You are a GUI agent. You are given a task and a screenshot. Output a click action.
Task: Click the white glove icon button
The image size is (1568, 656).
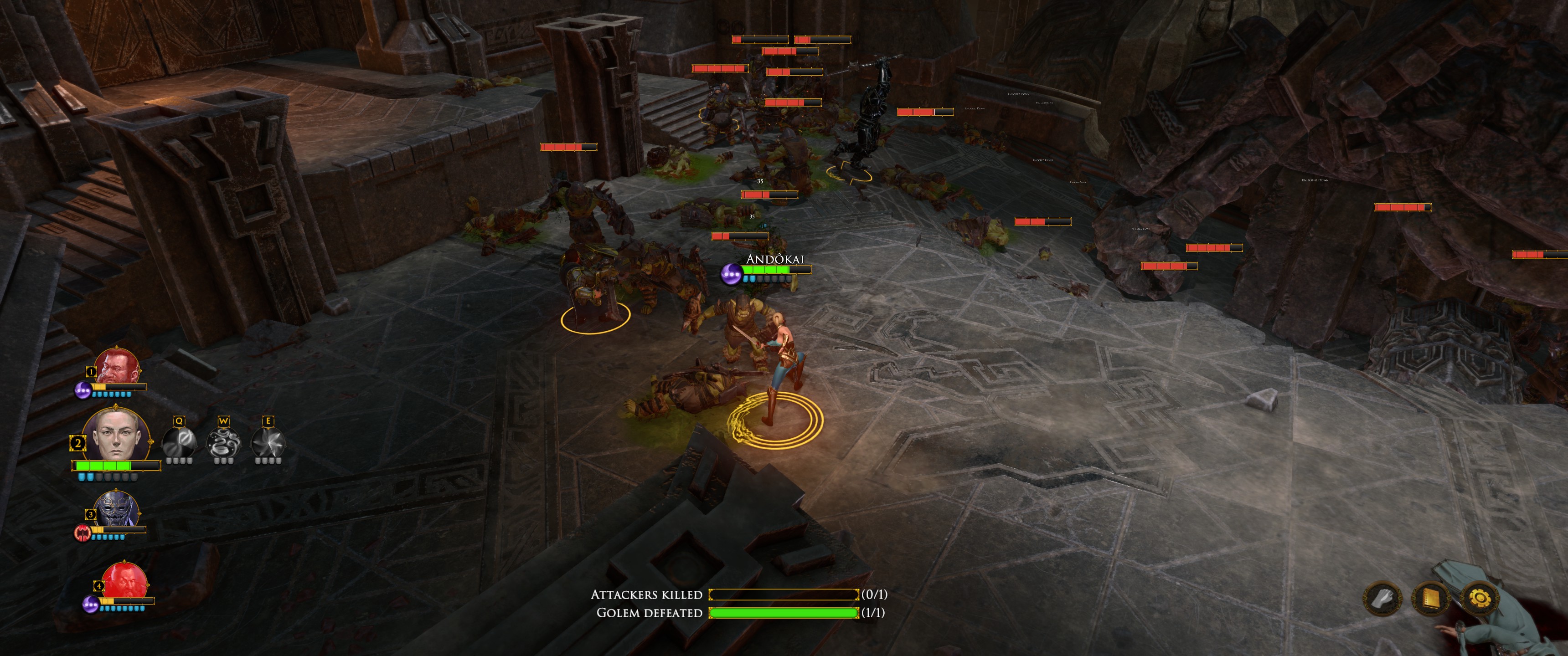pos(1382,600)
